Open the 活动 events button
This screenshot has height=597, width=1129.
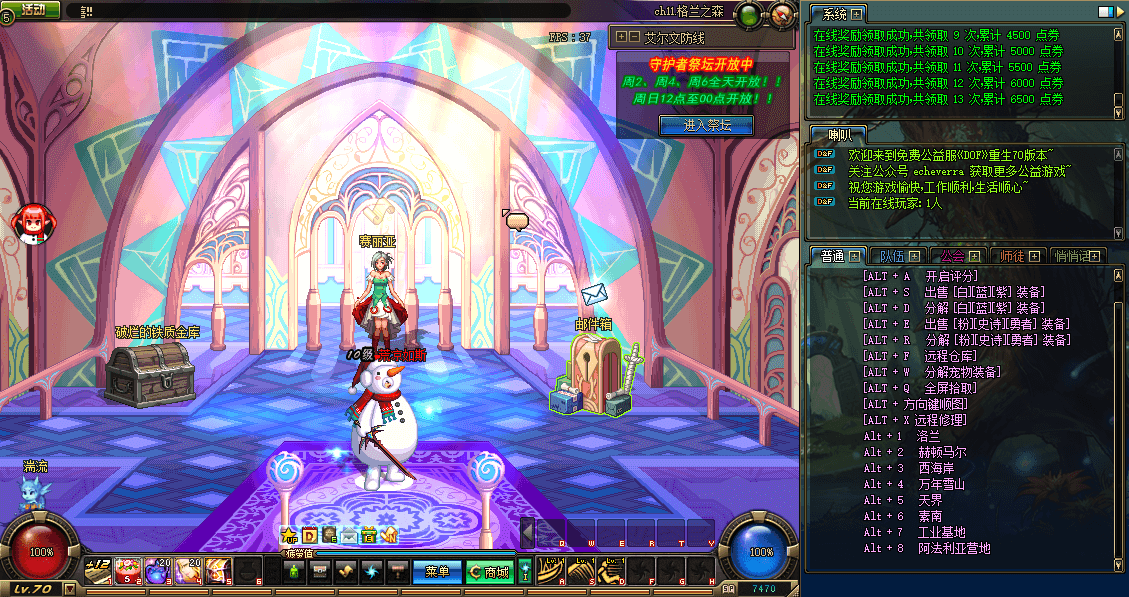(32, 9)
